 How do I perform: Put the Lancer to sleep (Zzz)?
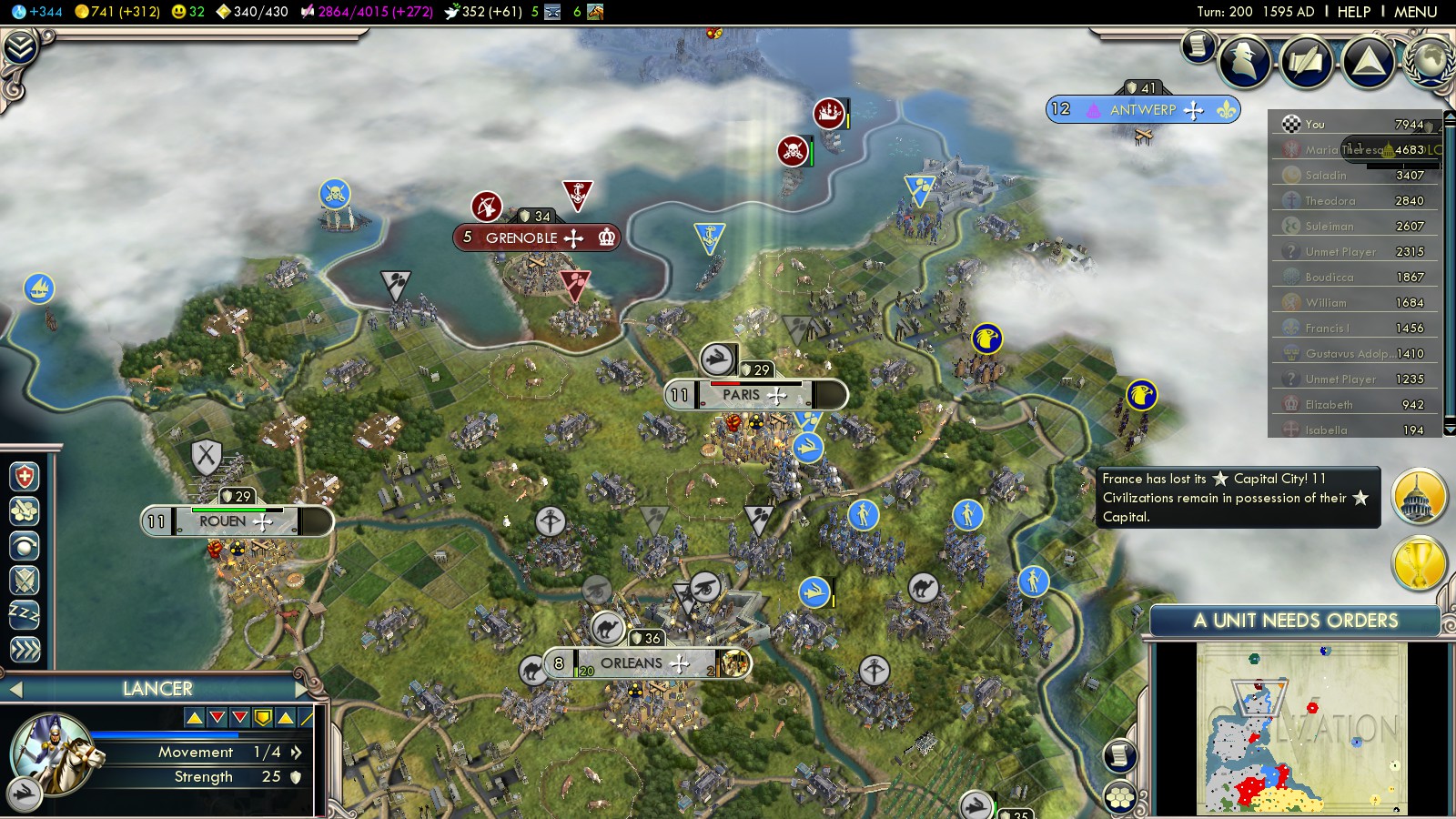(25, 614)
